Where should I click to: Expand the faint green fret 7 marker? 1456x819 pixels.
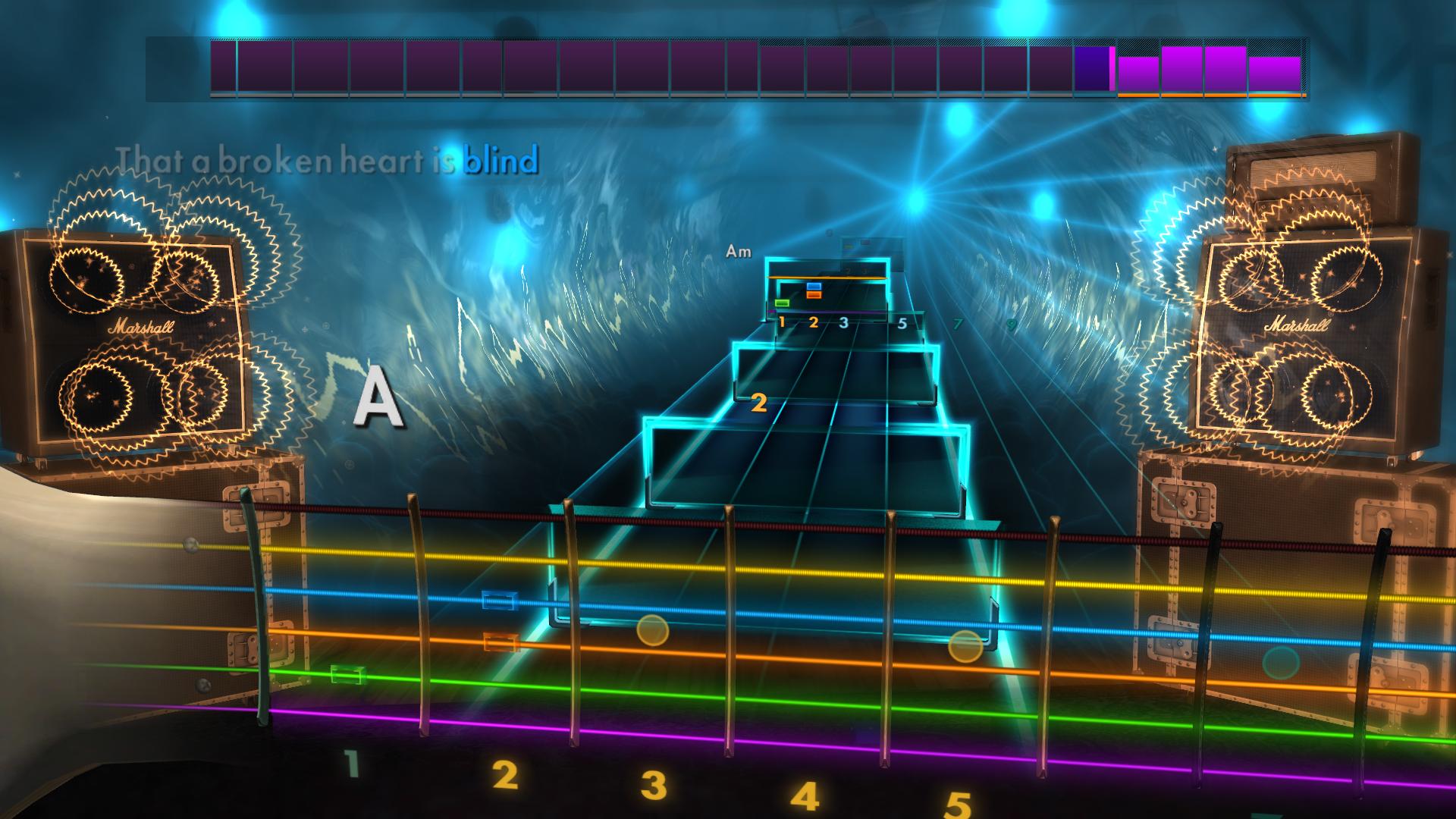[958, 322]
